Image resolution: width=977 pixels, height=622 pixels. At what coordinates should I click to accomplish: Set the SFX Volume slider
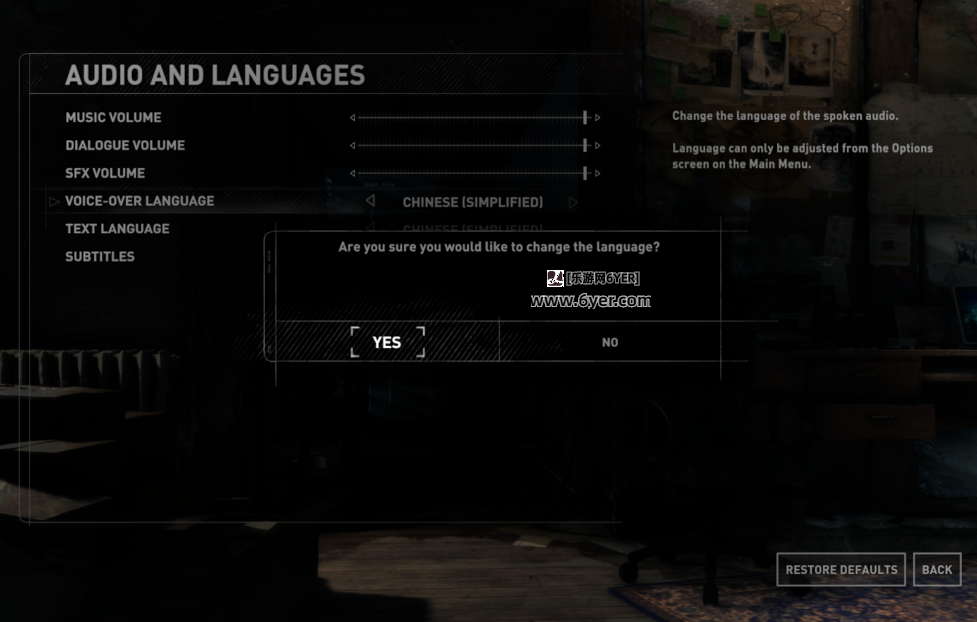[x=475, y=174]
